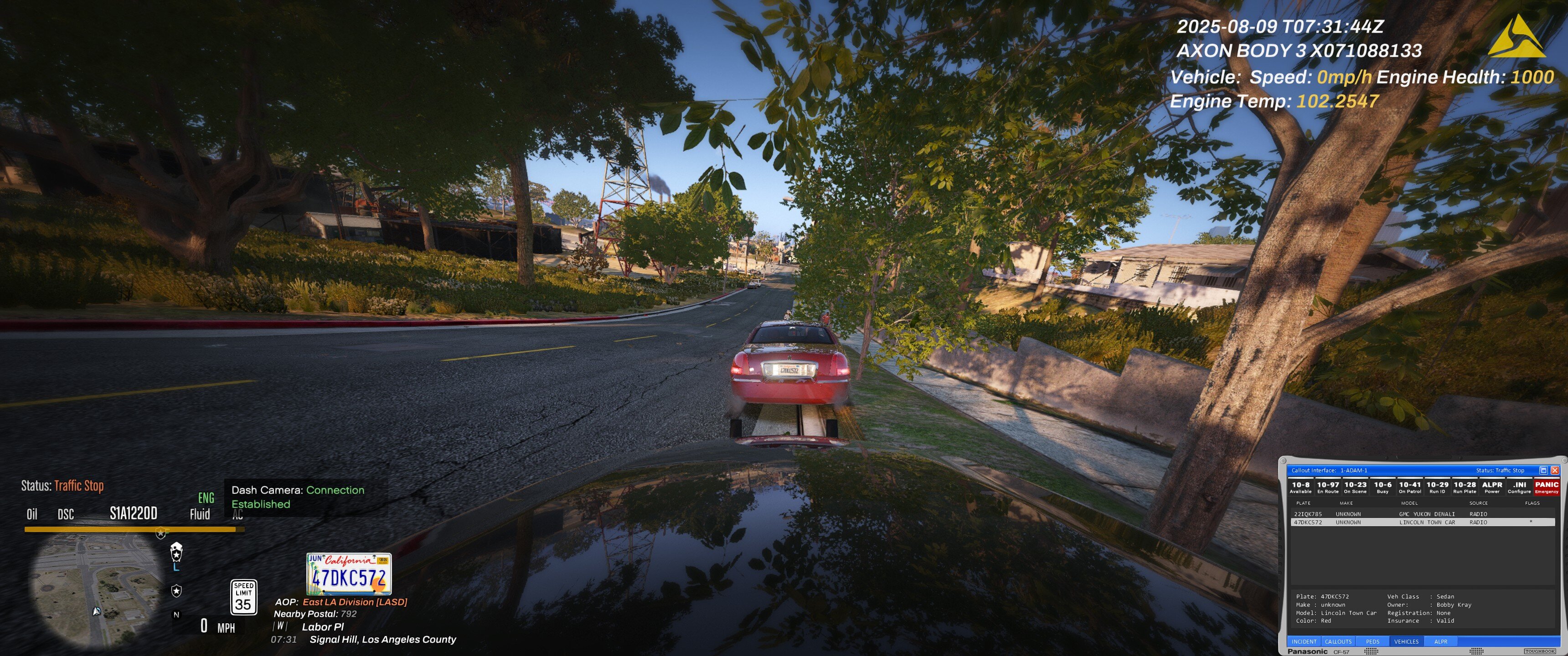Activate the red PANIC Emergency button
Screen dimensions: 1568x656
point(1546,487)
